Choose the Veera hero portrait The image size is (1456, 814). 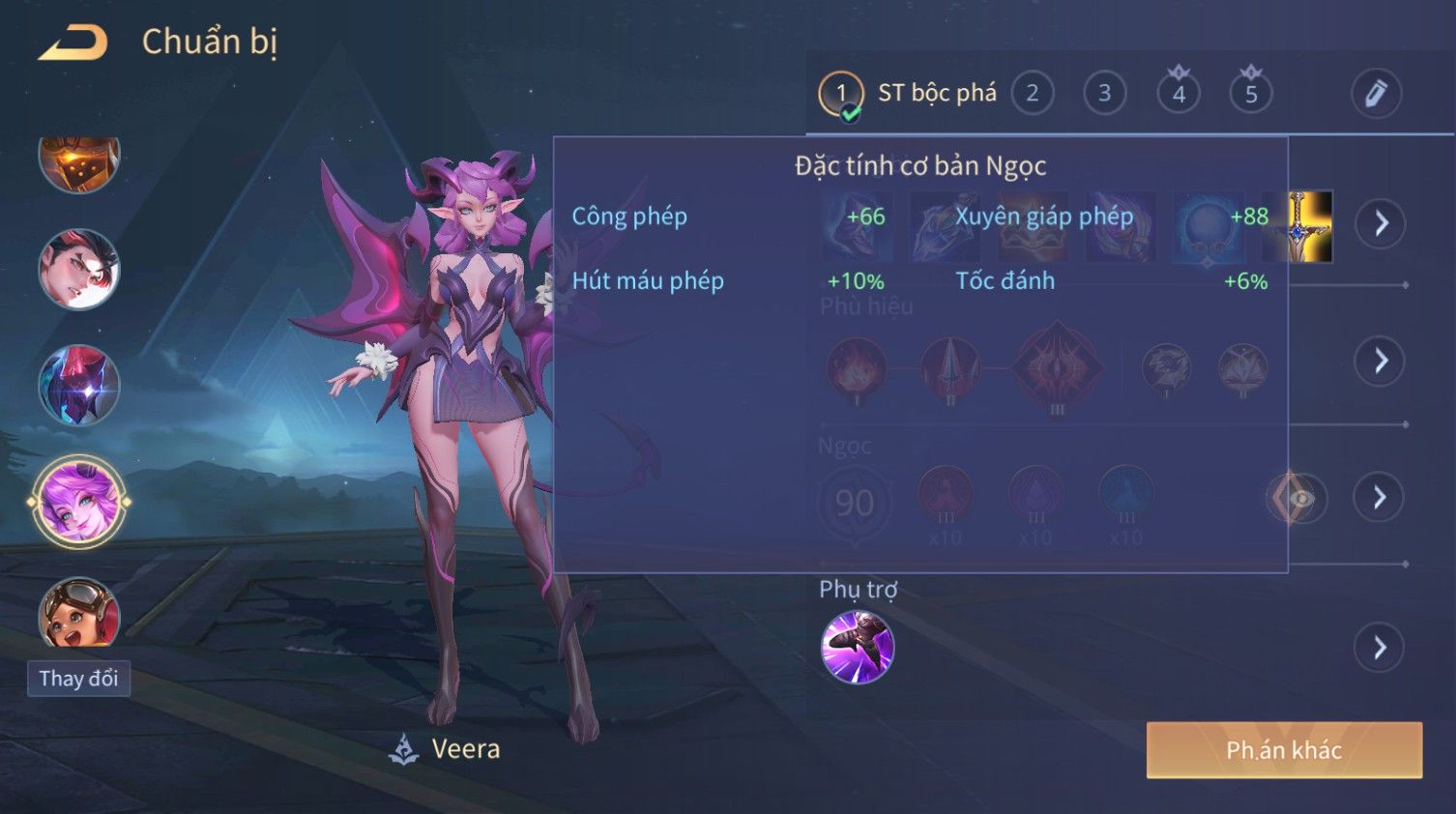79,502
